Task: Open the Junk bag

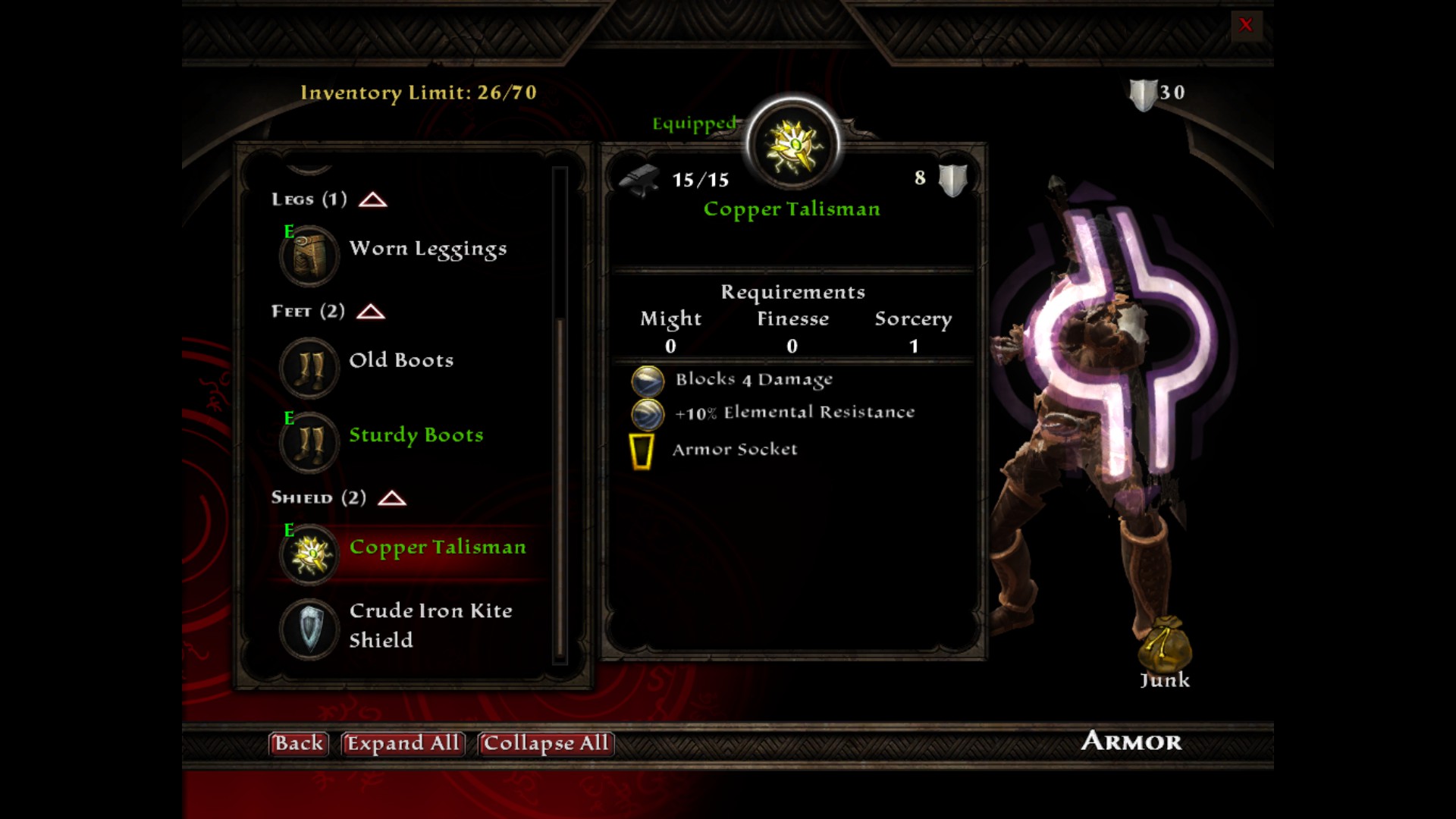Action: click(1164, 645)
